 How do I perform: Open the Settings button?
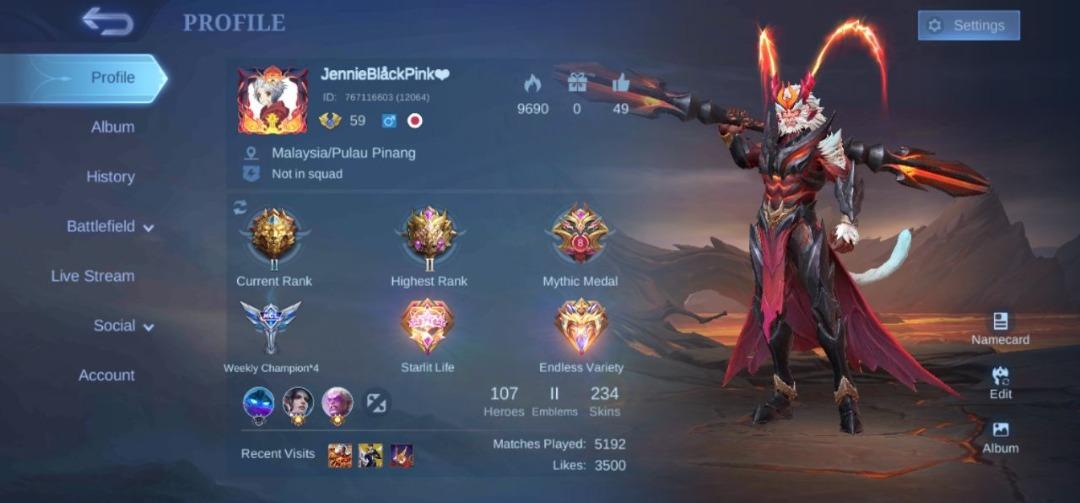968,25
